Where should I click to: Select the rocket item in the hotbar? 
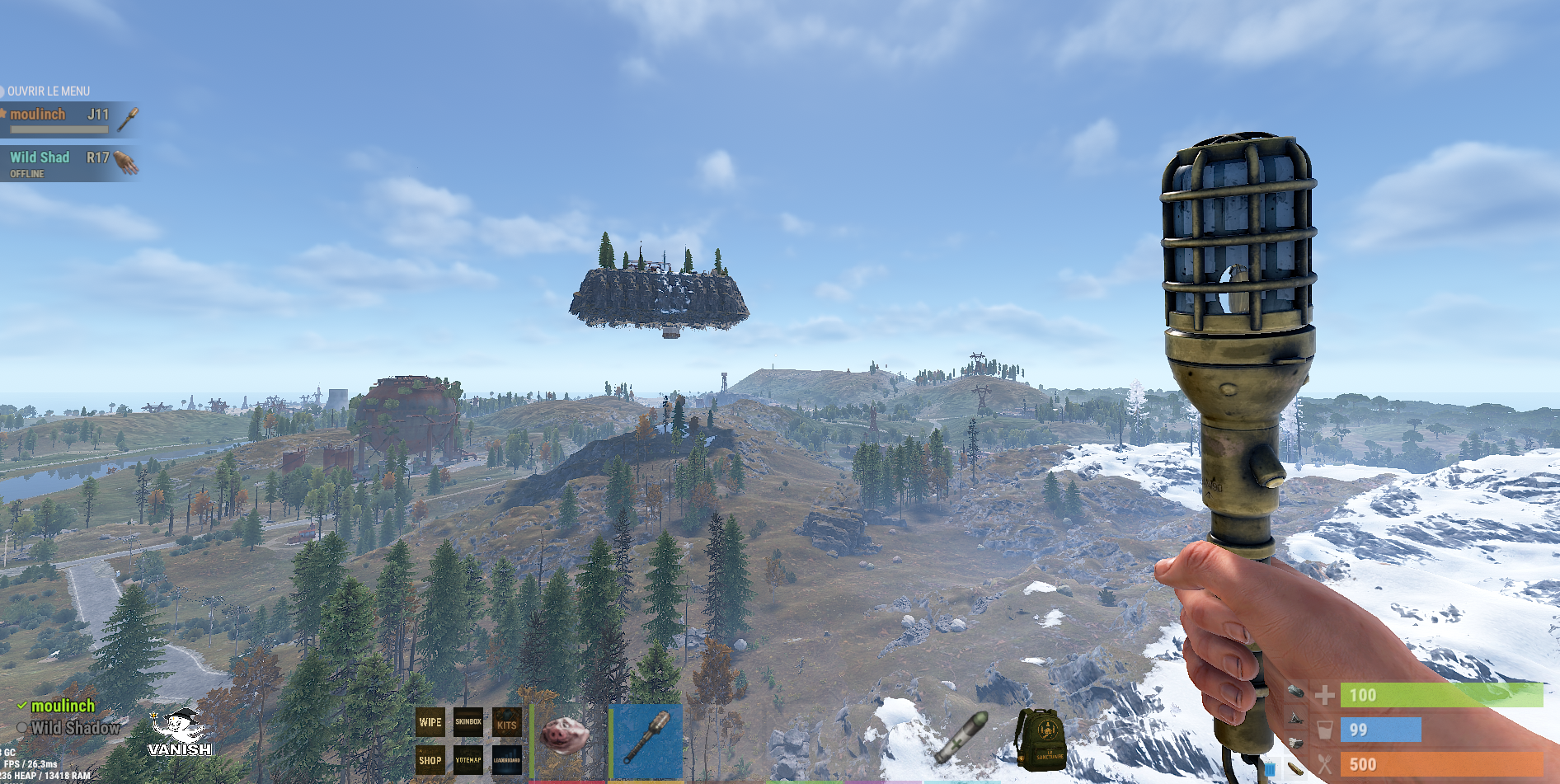(x=961, y=735)
